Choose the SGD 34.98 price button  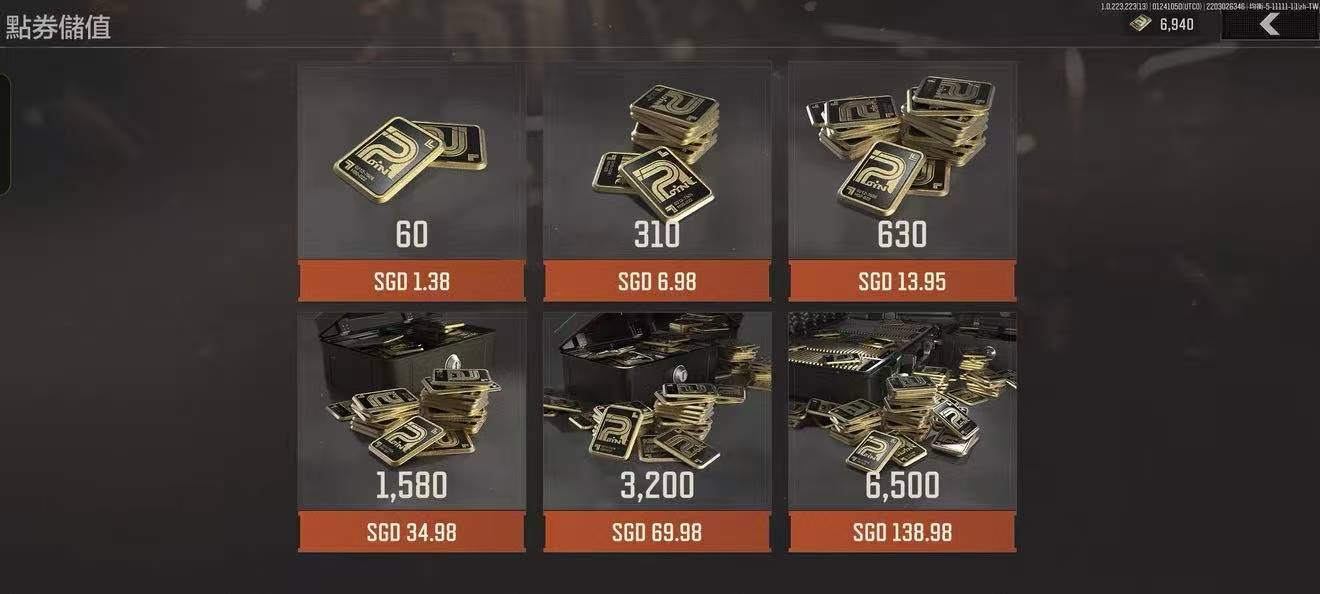[411, 532]
